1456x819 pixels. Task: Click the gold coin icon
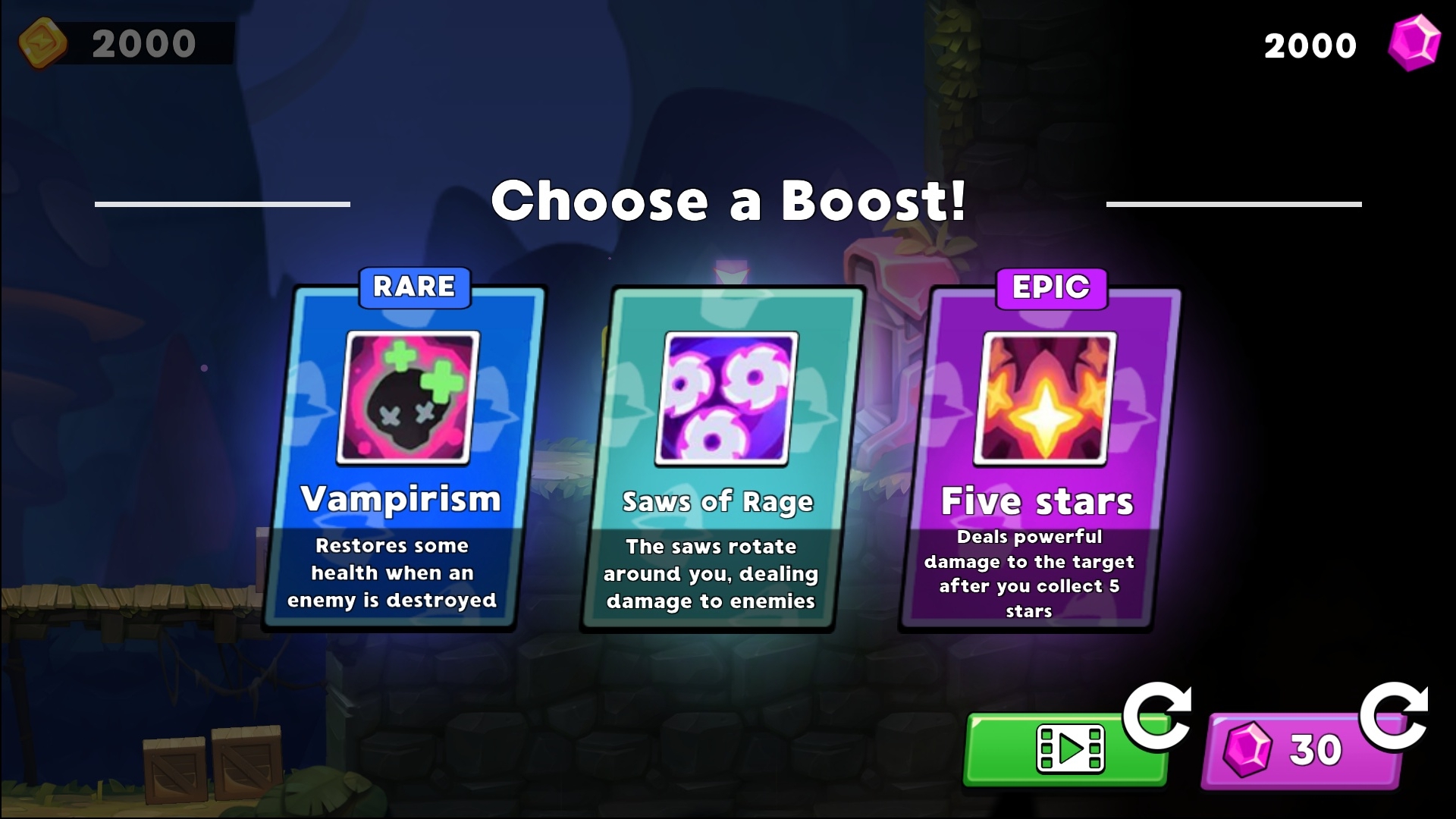[x=43, y=42]
